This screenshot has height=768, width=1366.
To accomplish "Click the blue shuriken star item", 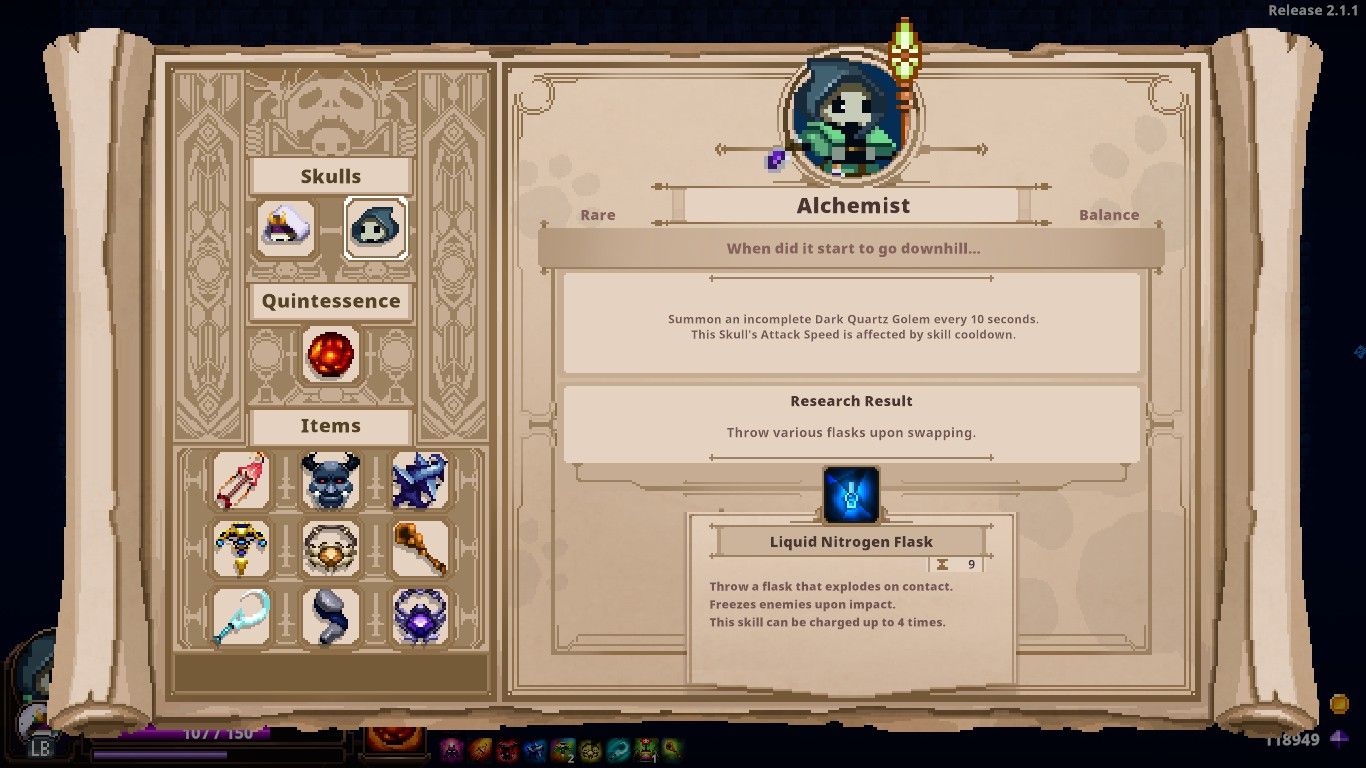I will coord(420,481).
